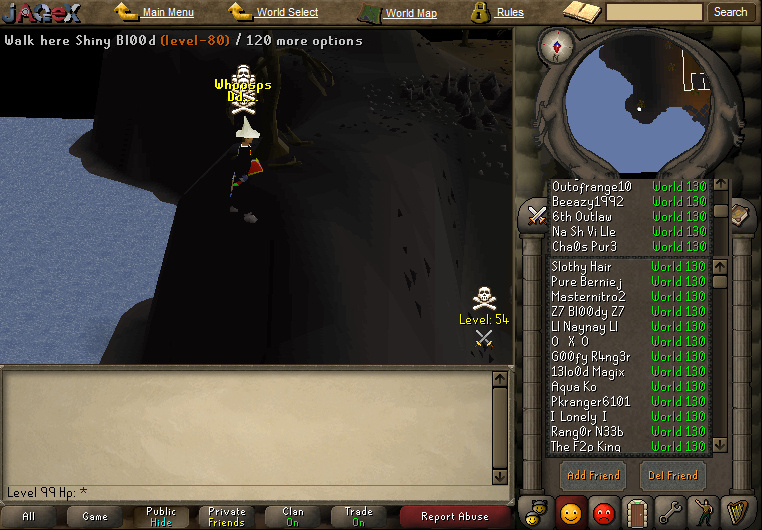This screenshot has height=530, width=762.
Task: Open the ignore list red-face tab
Action: pos(604,512)
